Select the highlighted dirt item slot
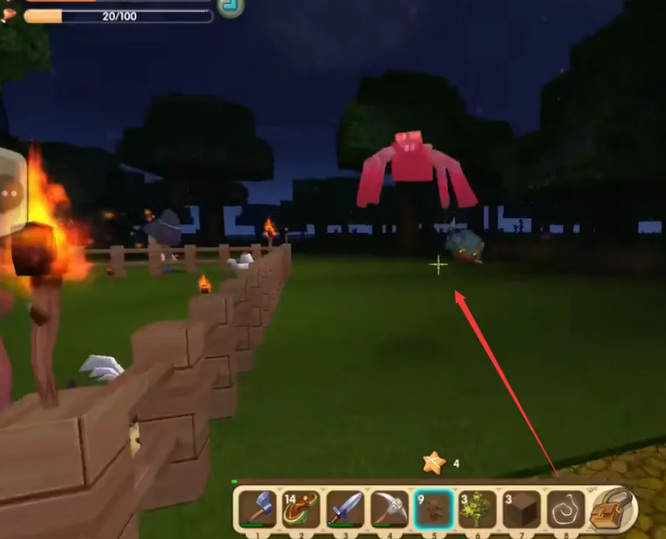Screen dimensions: 666x539 coord(434,508)
